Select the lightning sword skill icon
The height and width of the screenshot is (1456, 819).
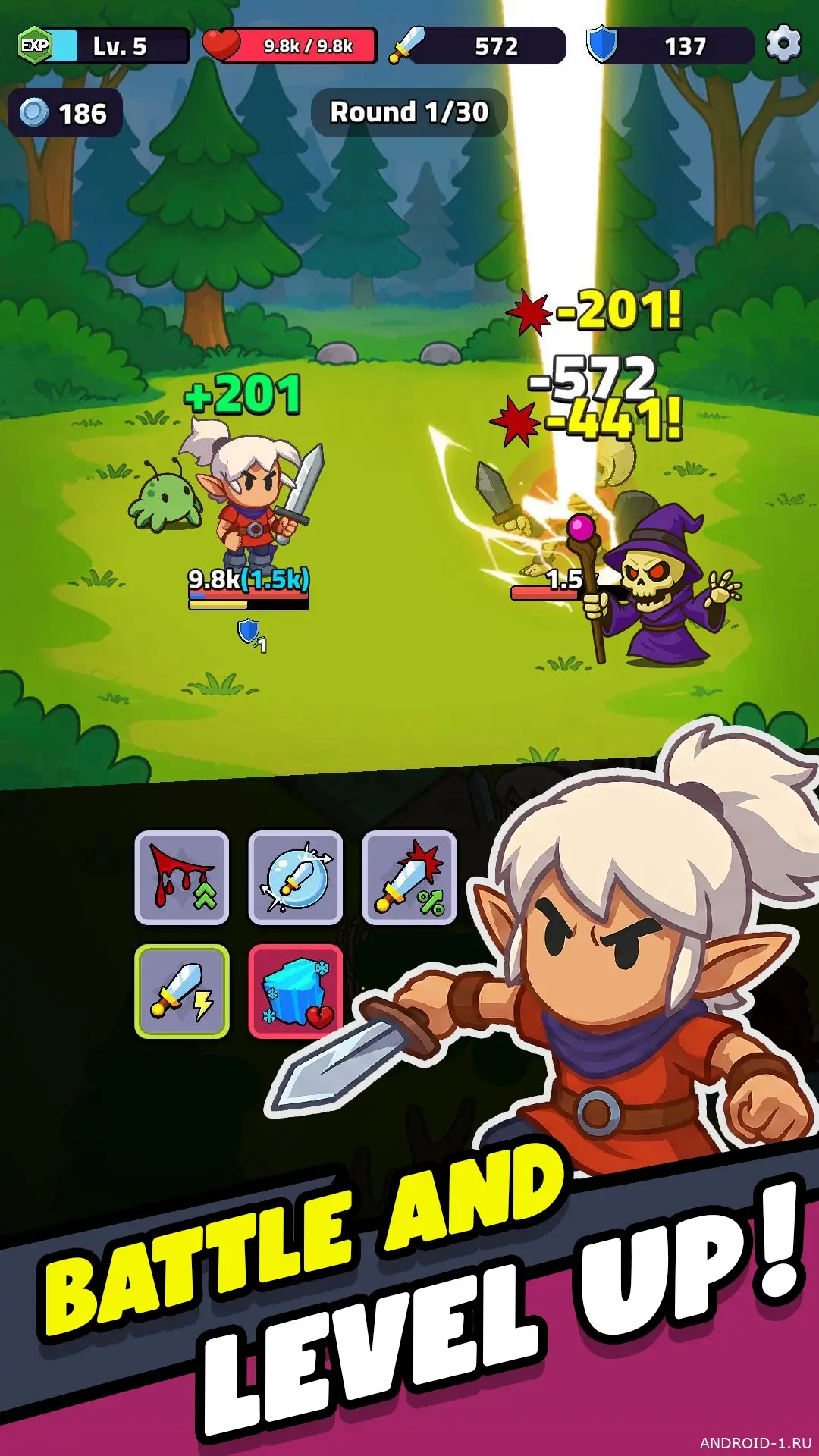coord(182,992)
